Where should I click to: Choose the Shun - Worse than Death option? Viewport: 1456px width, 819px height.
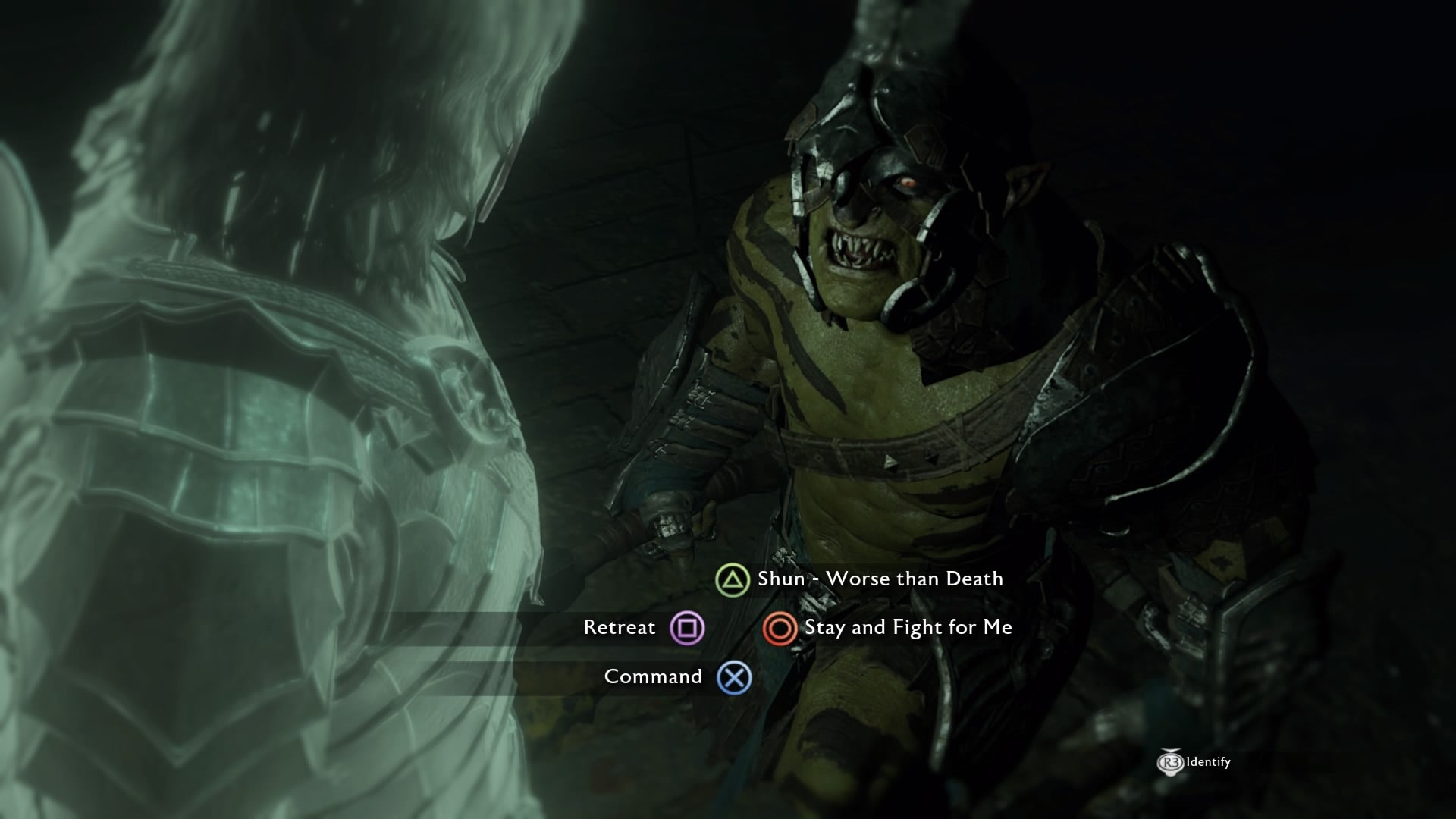[x=880, y=579]
